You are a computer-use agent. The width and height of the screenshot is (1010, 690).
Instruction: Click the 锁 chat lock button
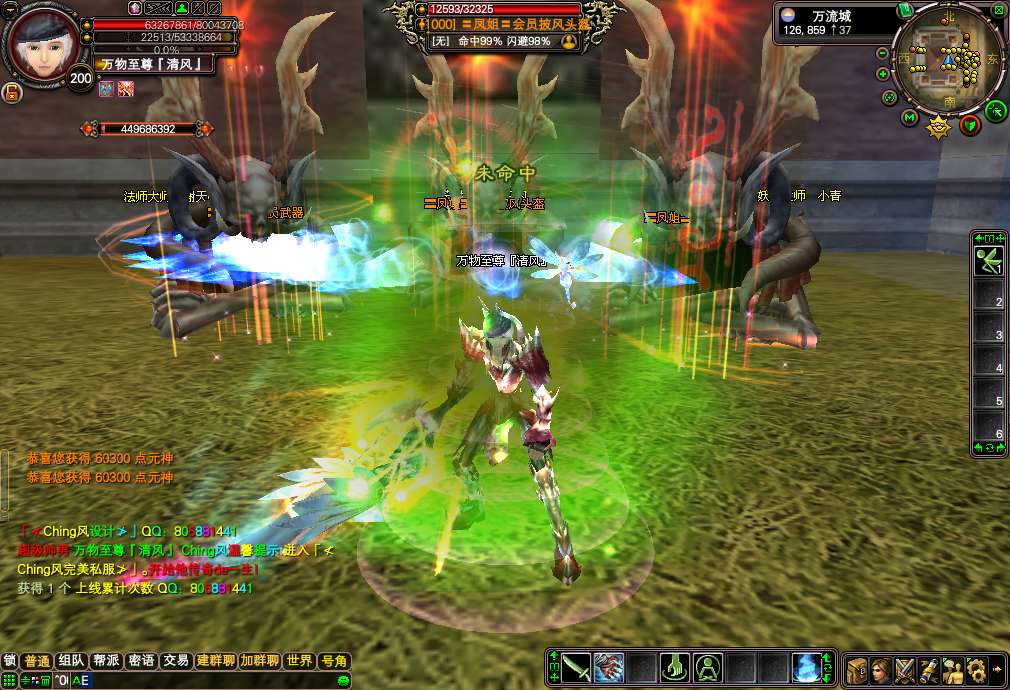[9, 661]
